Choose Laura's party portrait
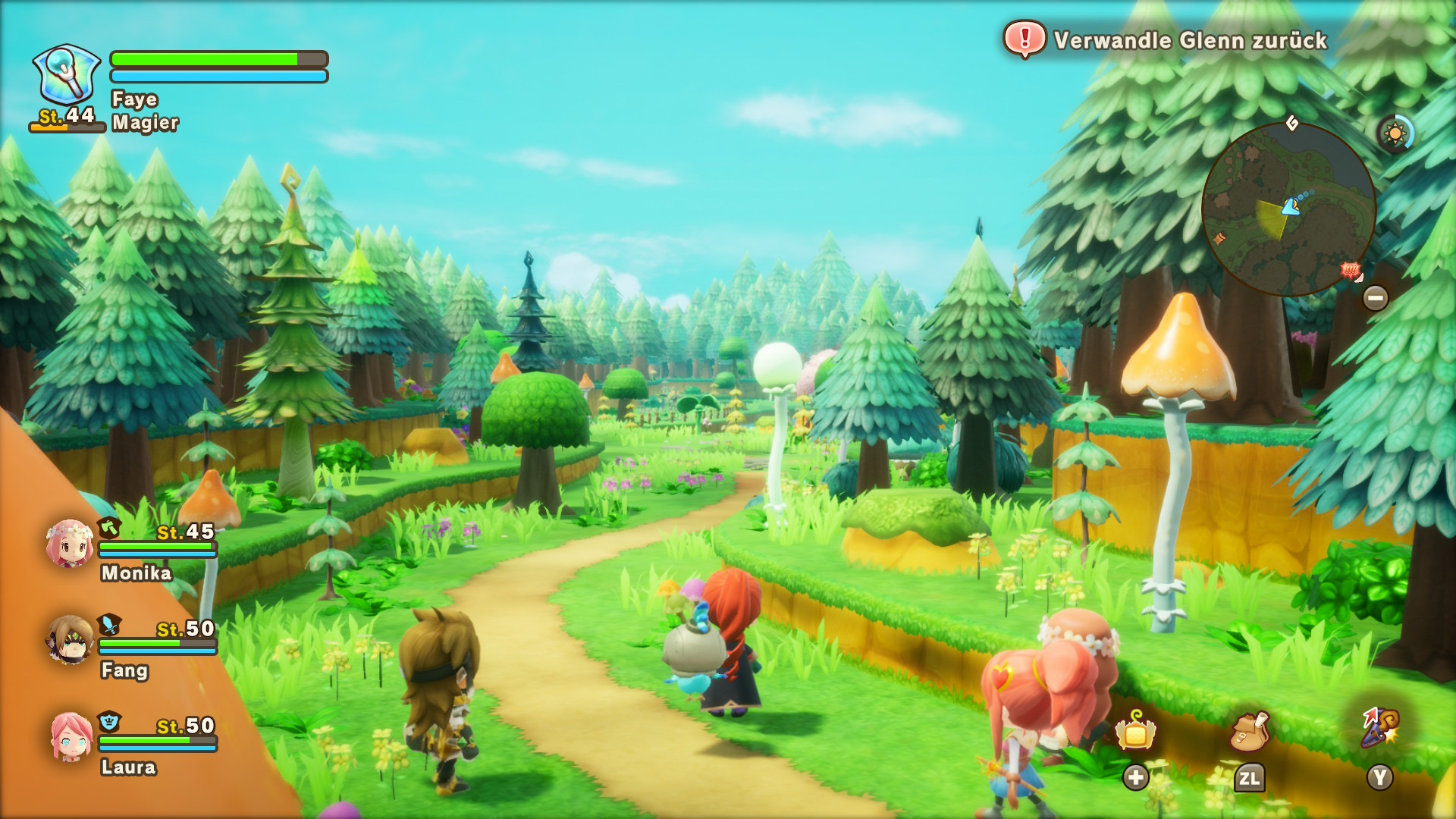 pos(71,736)
